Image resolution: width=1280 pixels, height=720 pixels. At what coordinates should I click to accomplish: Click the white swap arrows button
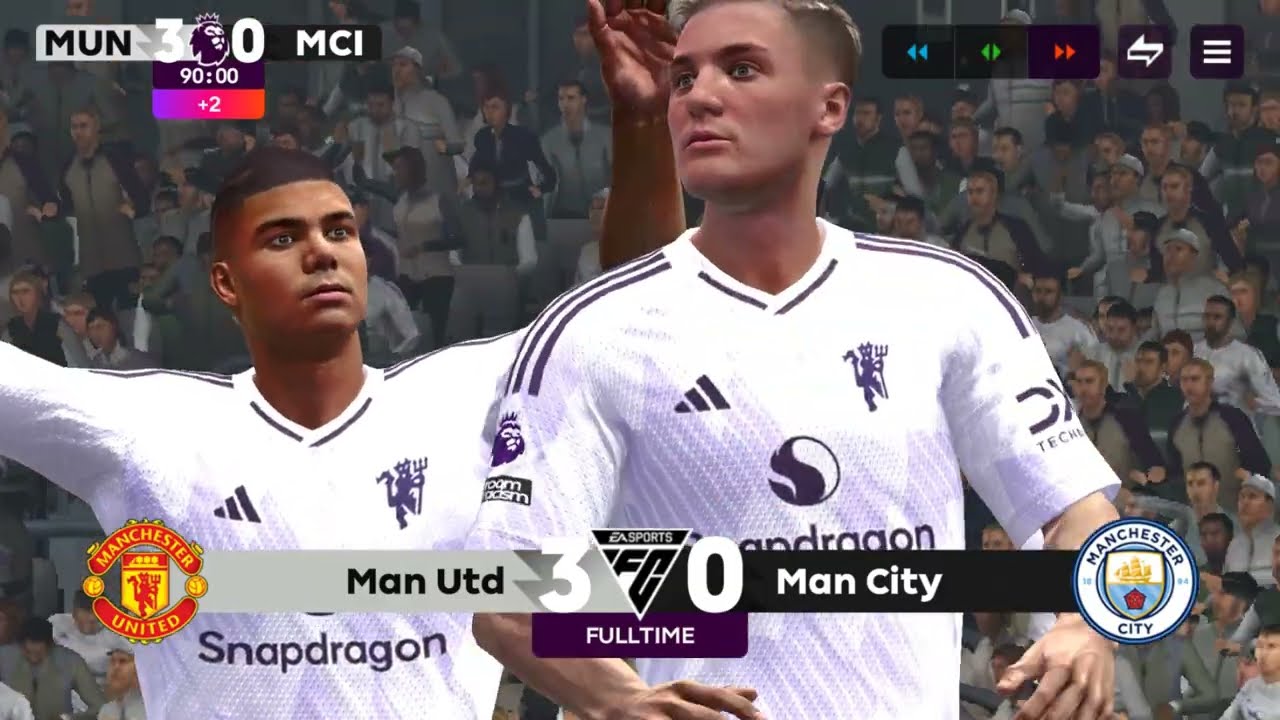tap(1144, 52)
